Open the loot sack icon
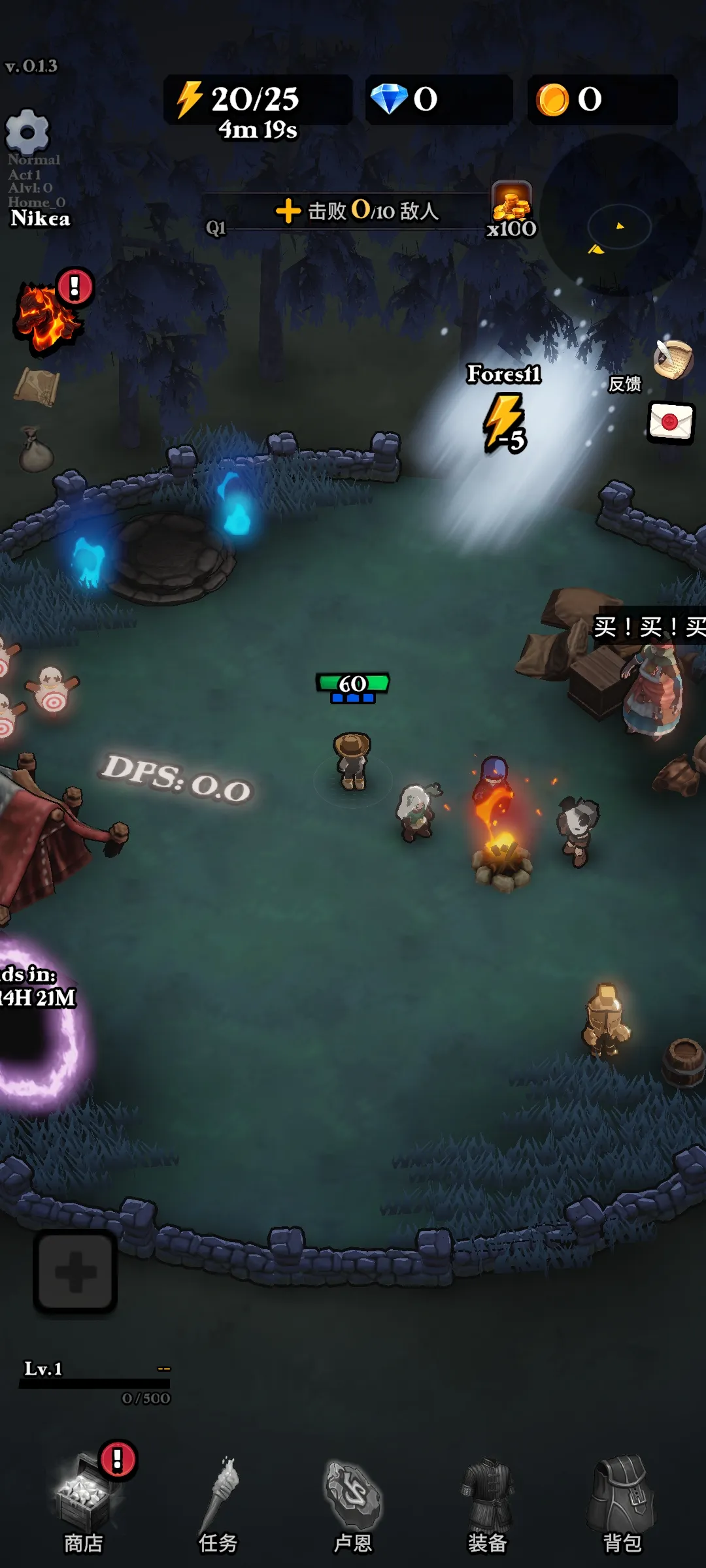The height and width of the screenshot is (1568, 706). coord(35,450)
